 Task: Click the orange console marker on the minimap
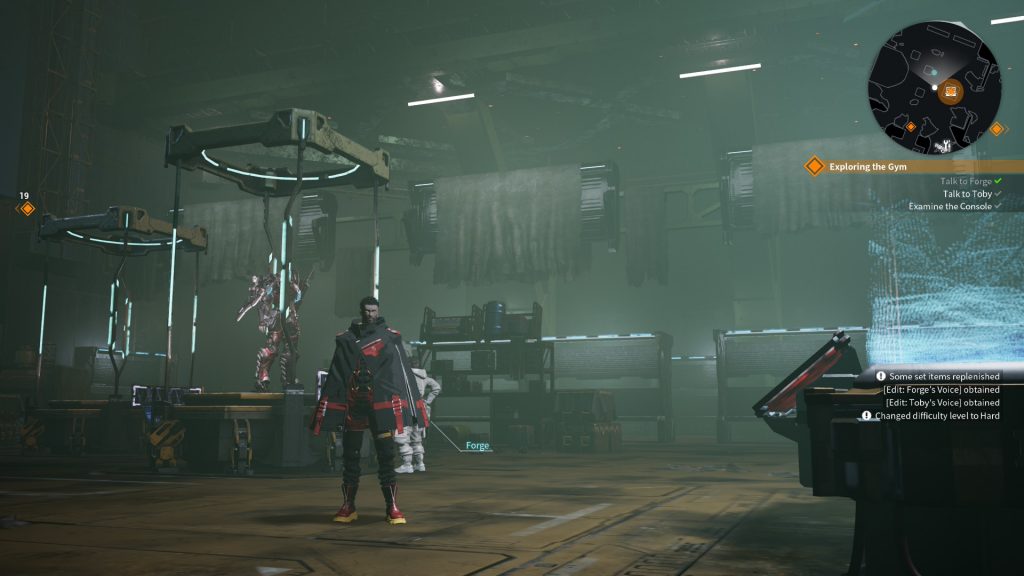point(951,91)
